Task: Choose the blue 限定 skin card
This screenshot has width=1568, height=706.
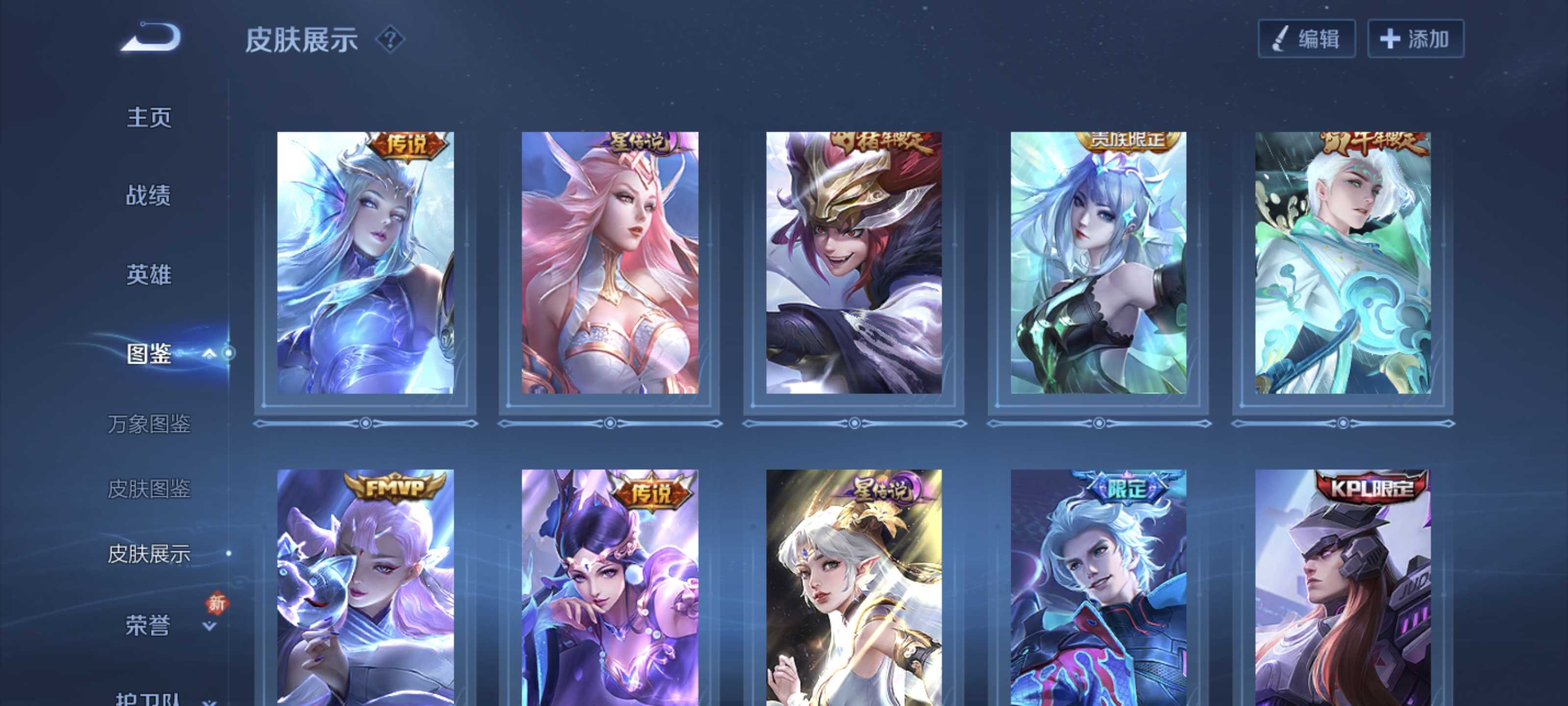Action: pyautogui.click(x=1099, y=588)
